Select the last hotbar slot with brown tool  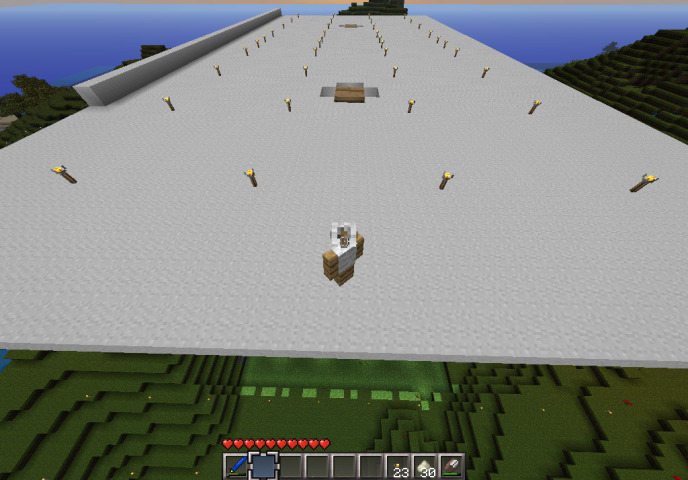click(x=453, y=466)
